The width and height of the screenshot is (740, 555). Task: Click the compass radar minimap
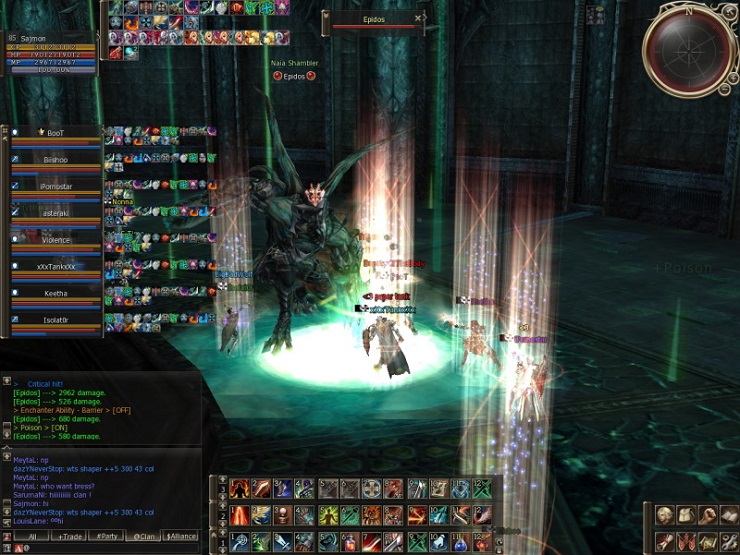pos(690,50)
